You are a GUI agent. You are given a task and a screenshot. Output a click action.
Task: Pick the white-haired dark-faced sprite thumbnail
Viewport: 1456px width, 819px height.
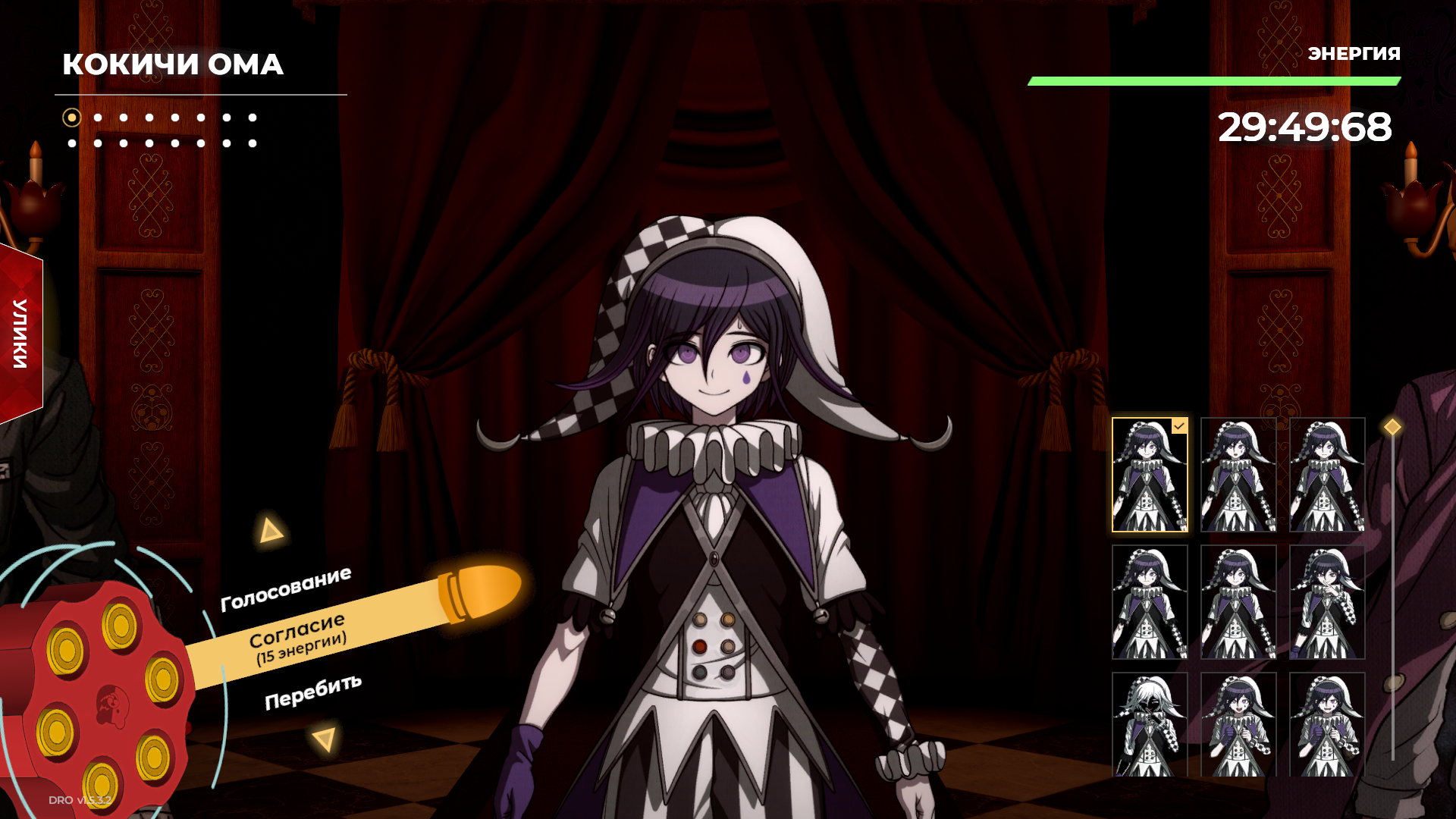[x=1150, y=724]
